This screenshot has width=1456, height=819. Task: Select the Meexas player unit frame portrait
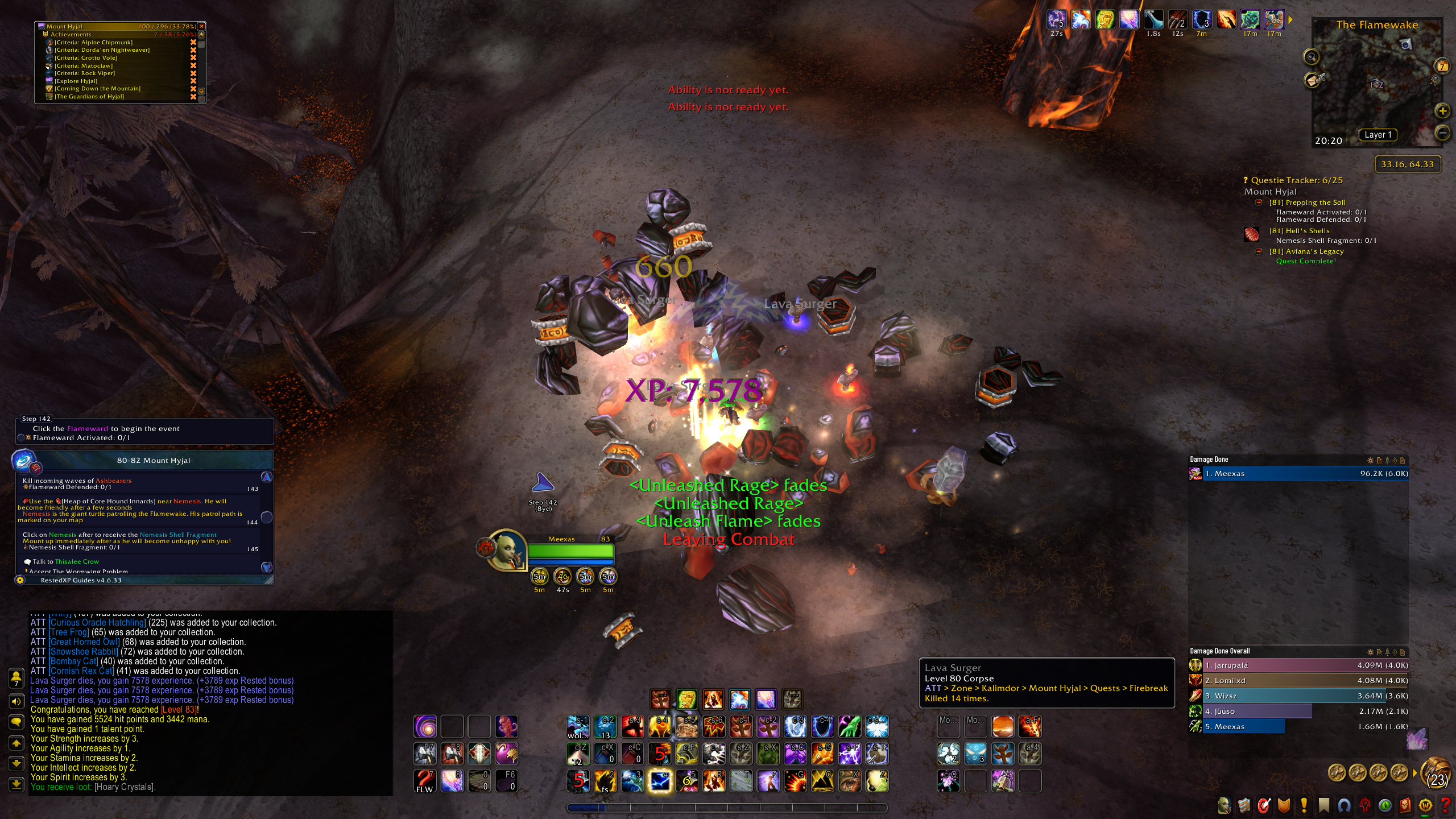pyautogui.click(x=504, y=551)
